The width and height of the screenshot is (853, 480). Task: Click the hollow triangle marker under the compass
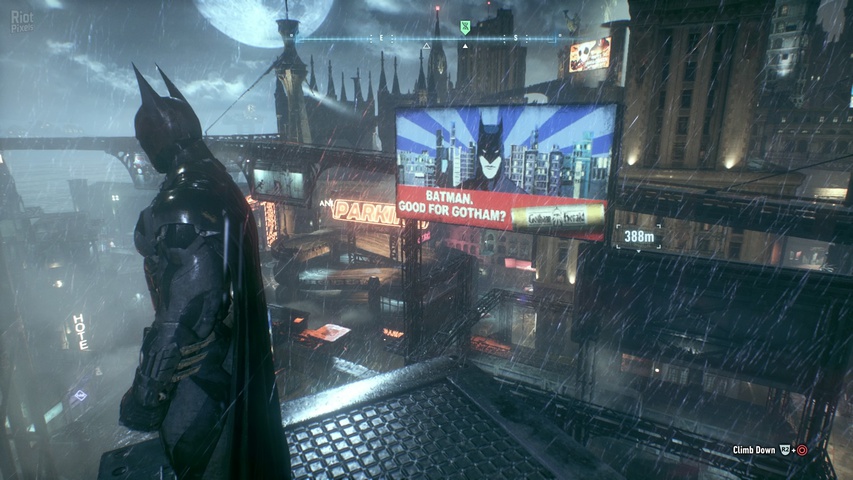click(427, 46)
